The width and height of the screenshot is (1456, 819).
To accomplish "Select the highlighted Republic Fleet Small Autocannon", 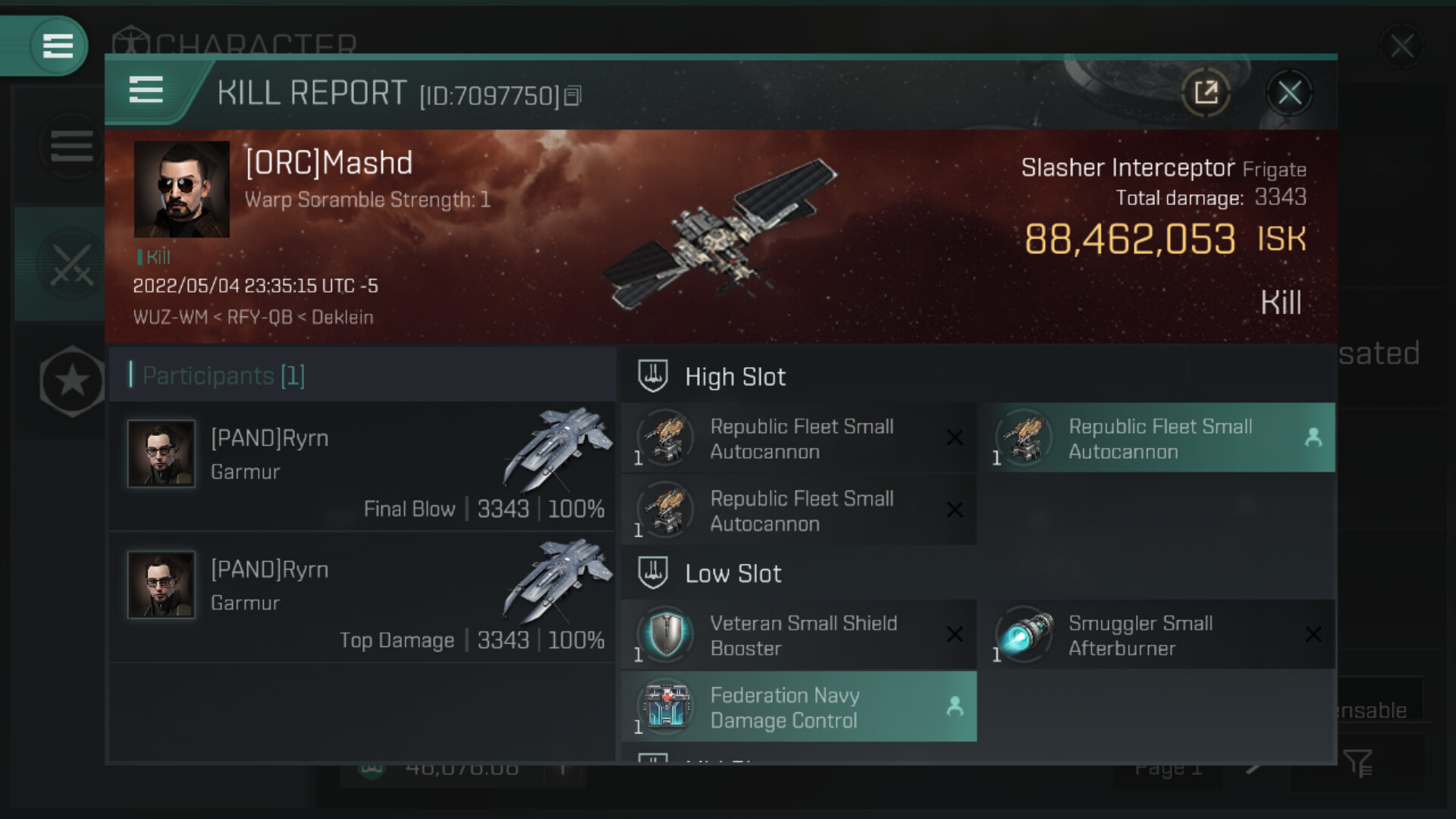I will click(x=1159, y=438).
